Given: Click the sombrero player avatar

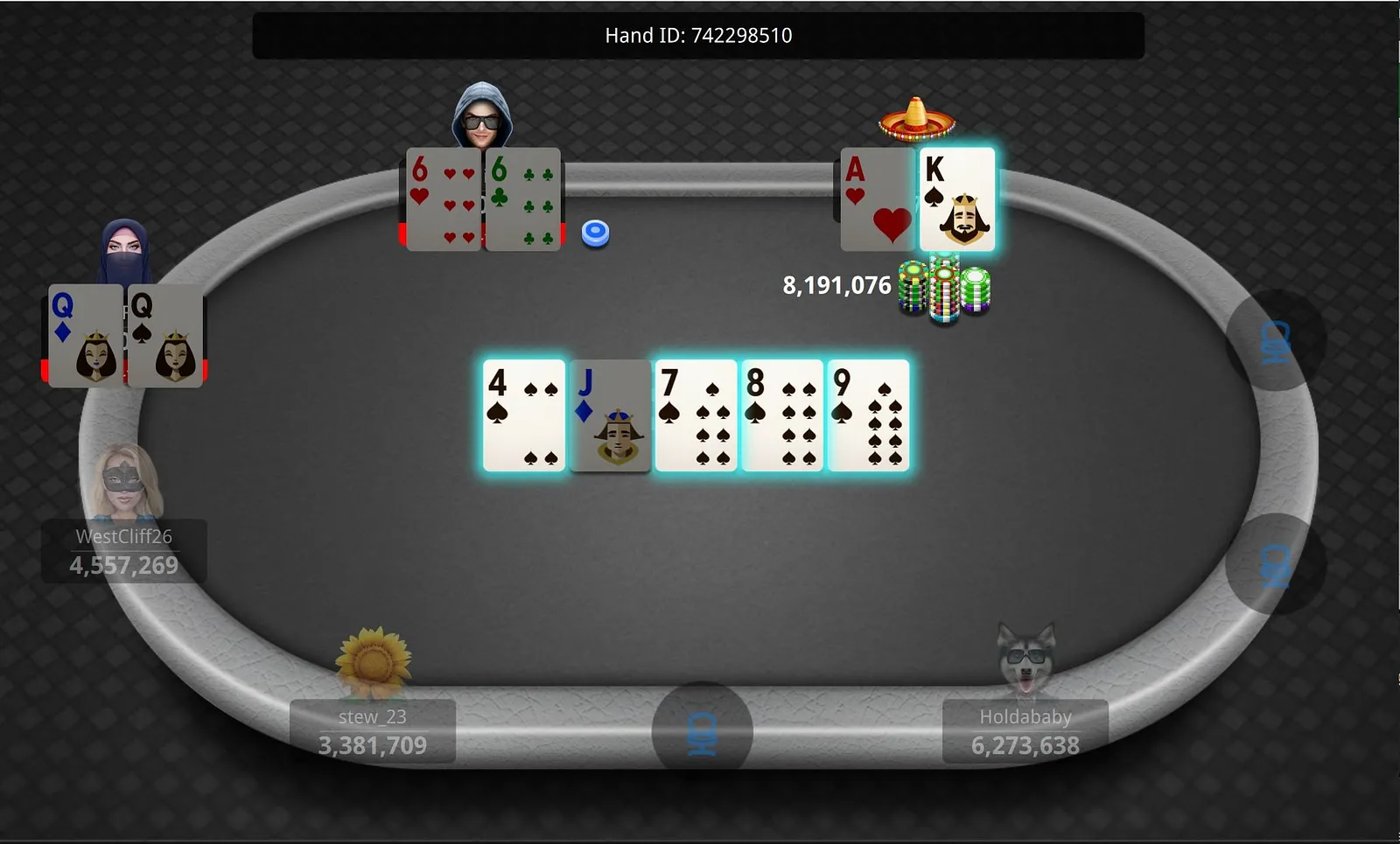Looking at the screenshot, I should point(916,120).
